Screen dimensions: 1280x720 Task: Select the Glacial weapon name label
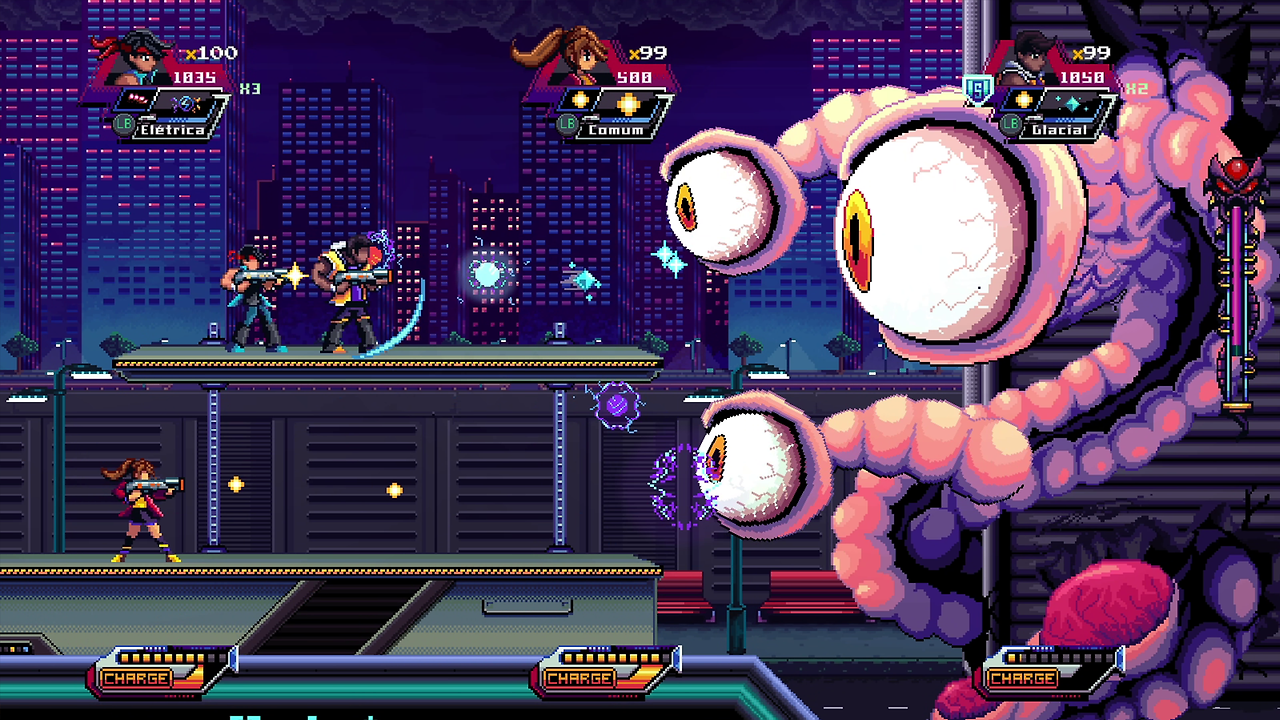[x=1058, y=130]
